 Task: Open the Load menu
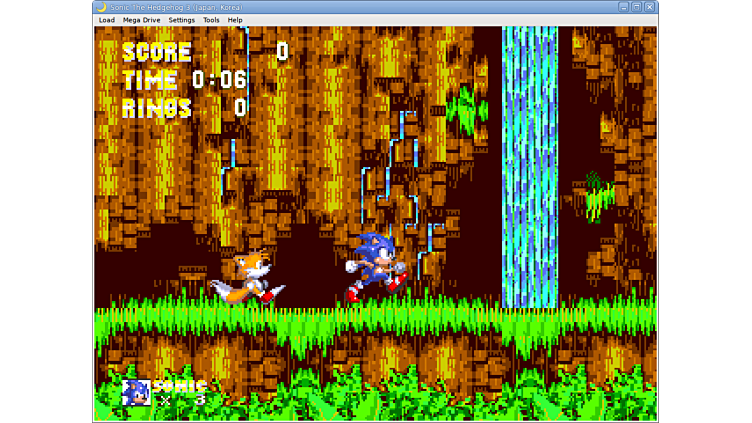click(106, 20)
